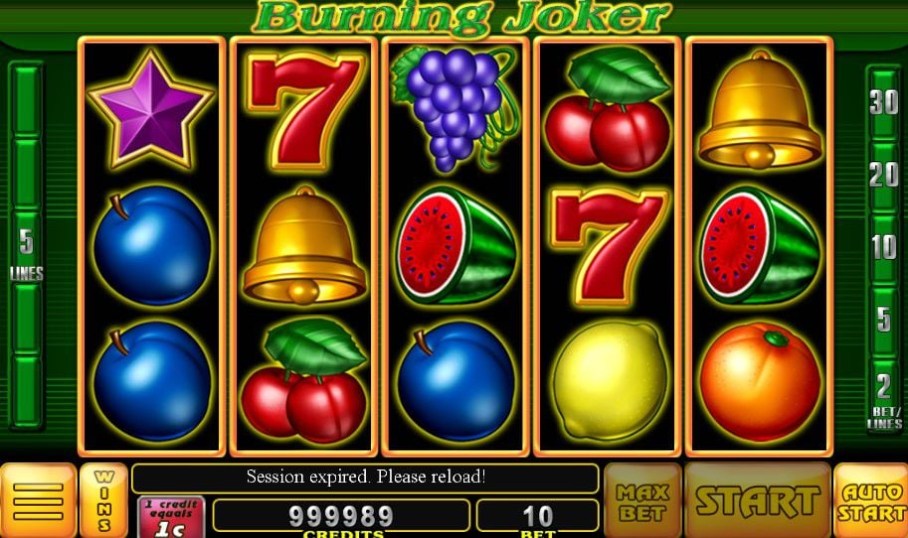
Task: Show the Wins paytable
Action: click(104, 500)
